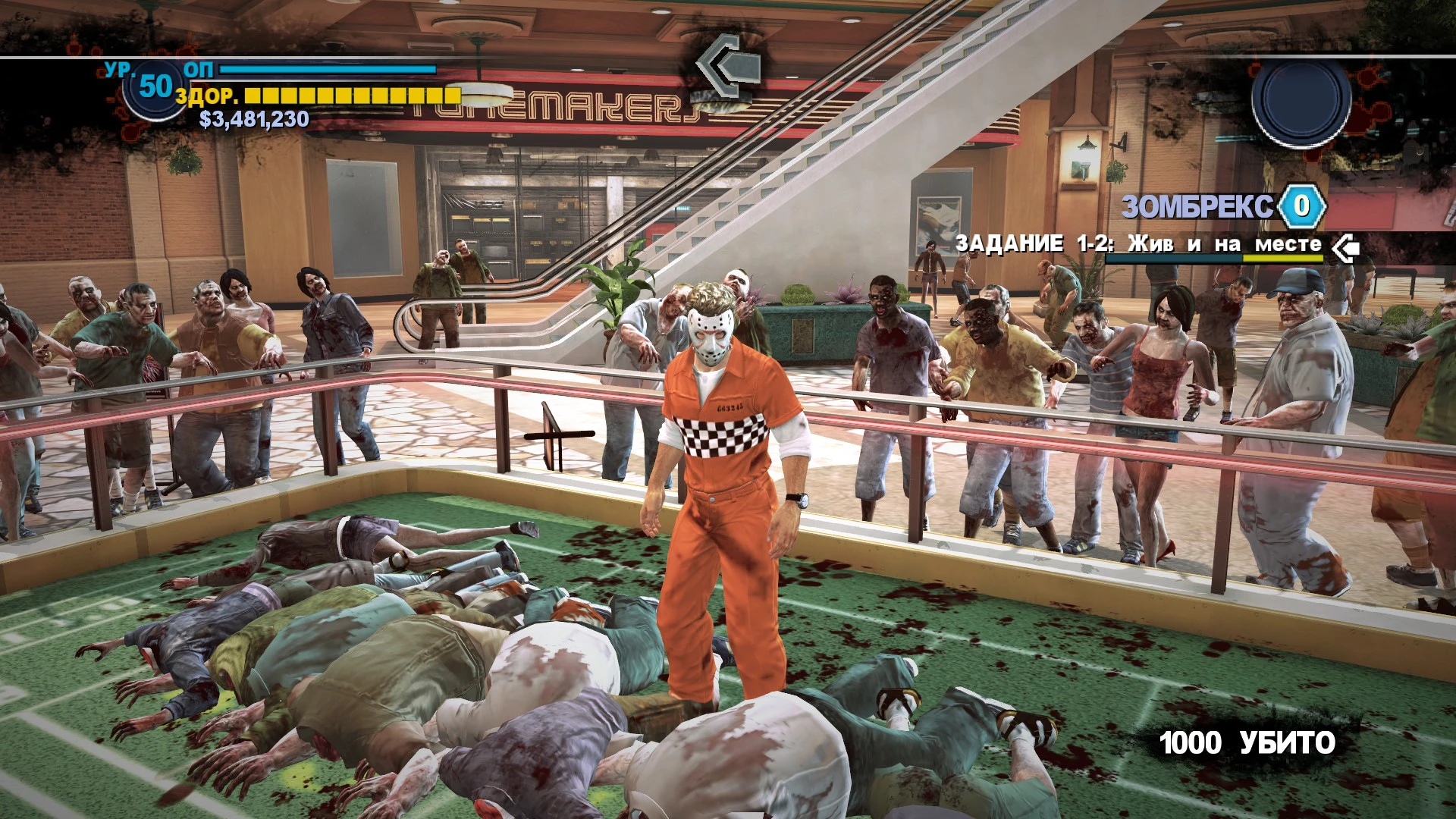Click the grey objective direction arrow
Image resolution: width=1456 pixels, height=819 pixels.
727,66
